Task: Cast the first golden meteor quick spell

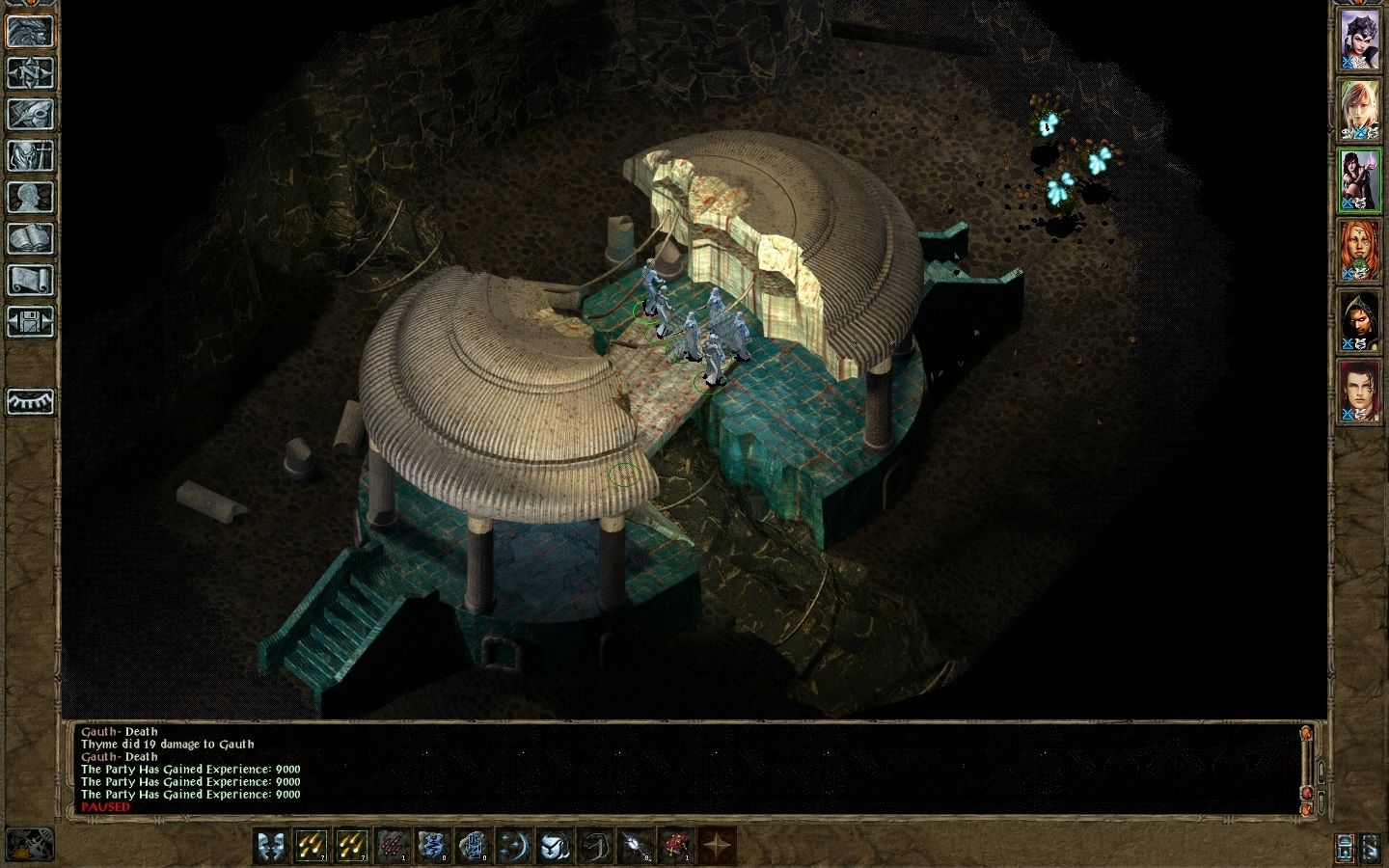Action: tap(310, 846)
